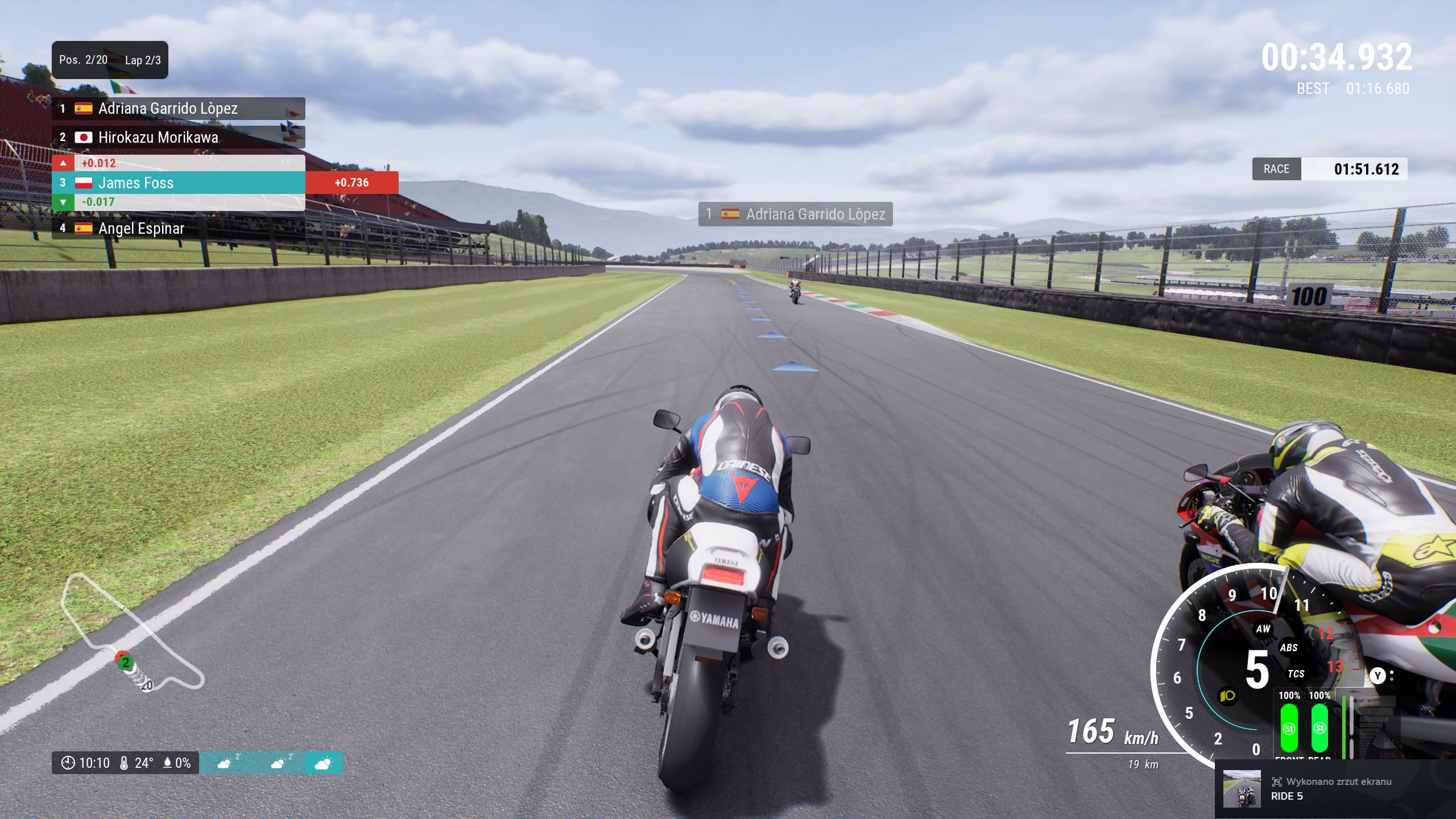Image resolution: width=1456 pixels, height=819 pixels.
Task: Select the RACE tab showing 01:51.612
Action: click(1277, 169)
